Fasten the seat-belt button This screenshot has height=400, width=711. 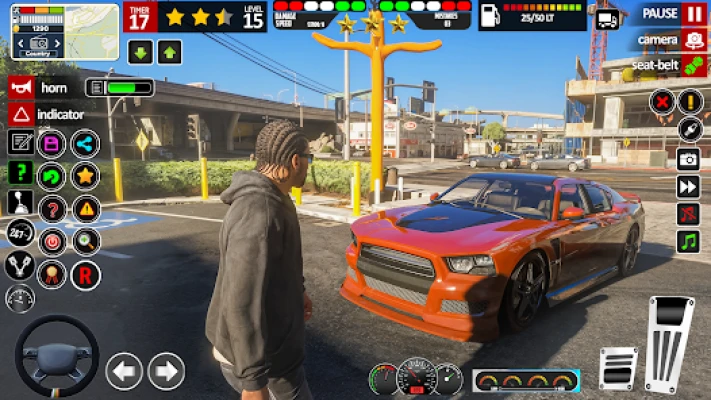[694, 65]
